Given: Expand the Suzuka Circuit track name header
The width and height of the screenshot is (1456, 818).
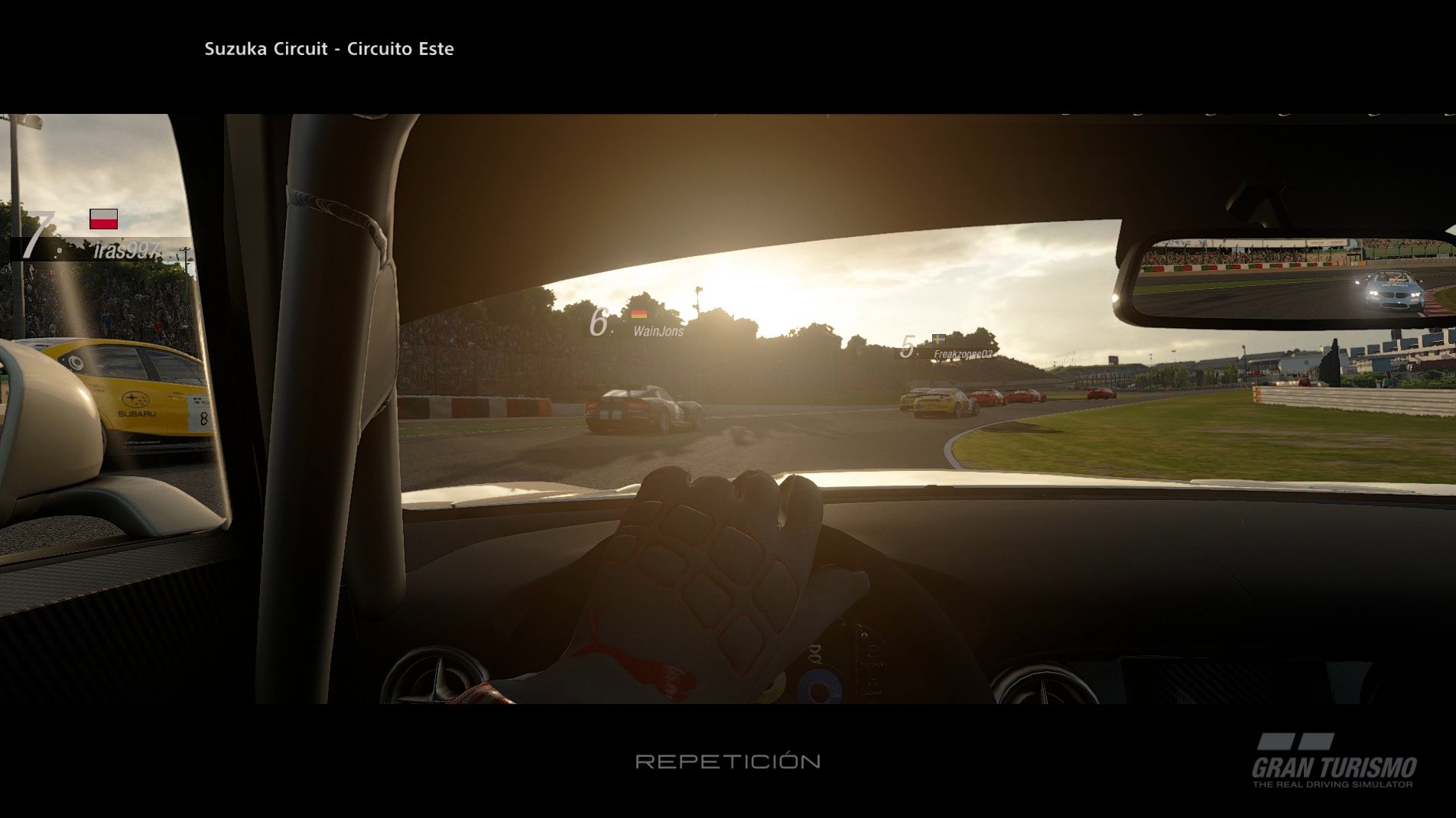Looking at the screenshot, I should pos(329,49).
